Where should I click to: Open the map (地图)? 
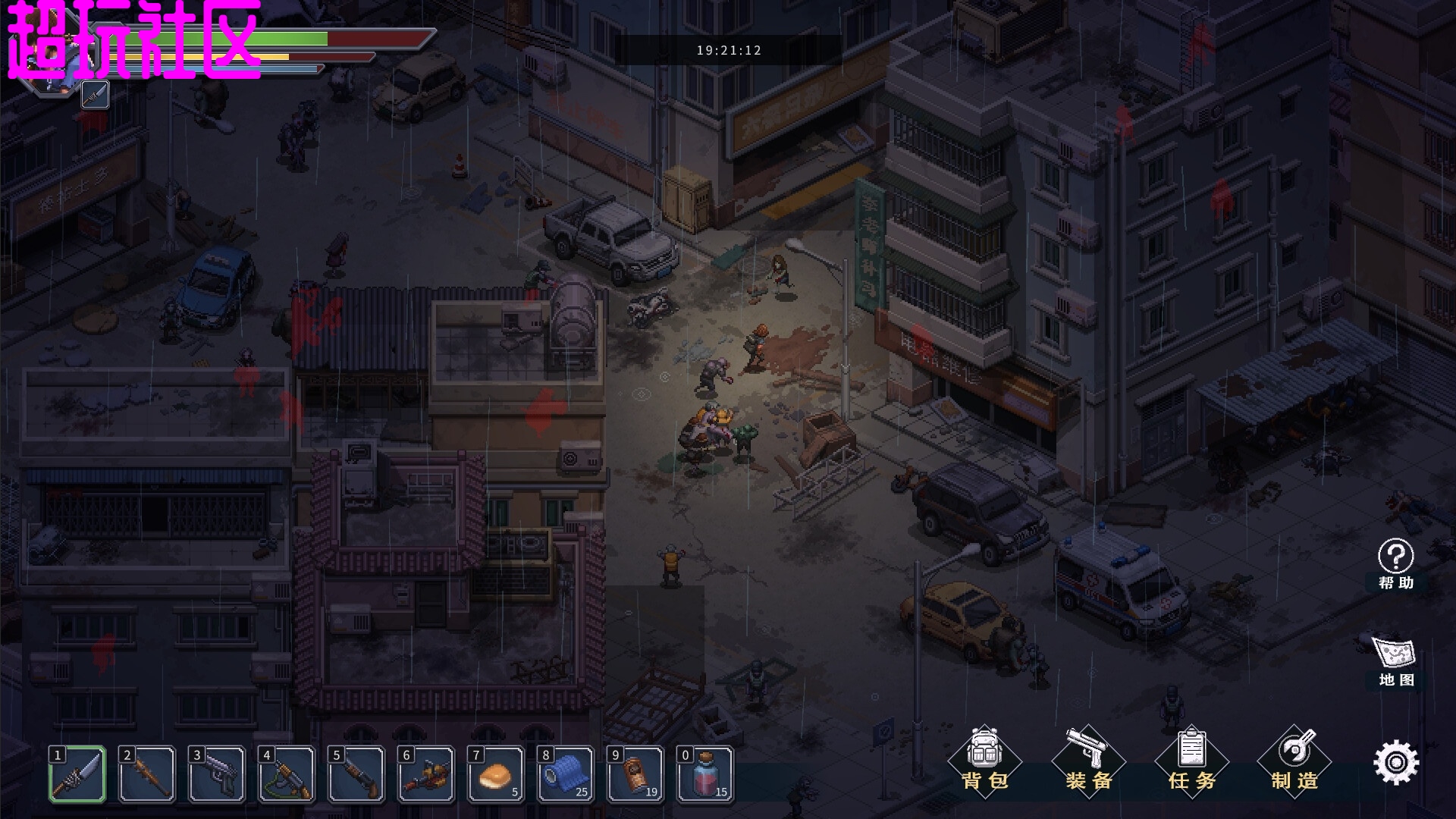click(x=1395, y=660)
